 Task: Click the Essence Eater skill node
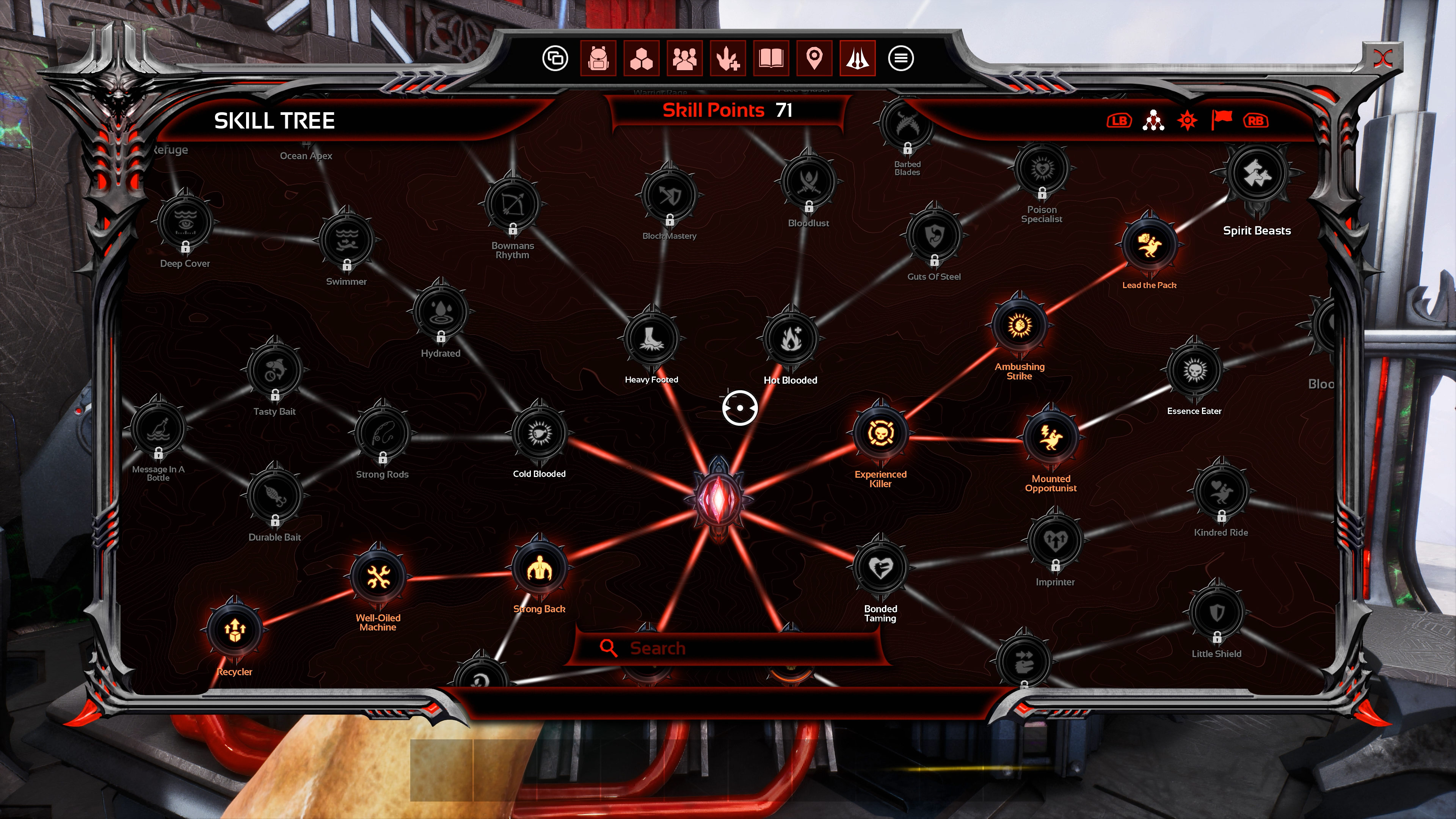point(1194,370)
